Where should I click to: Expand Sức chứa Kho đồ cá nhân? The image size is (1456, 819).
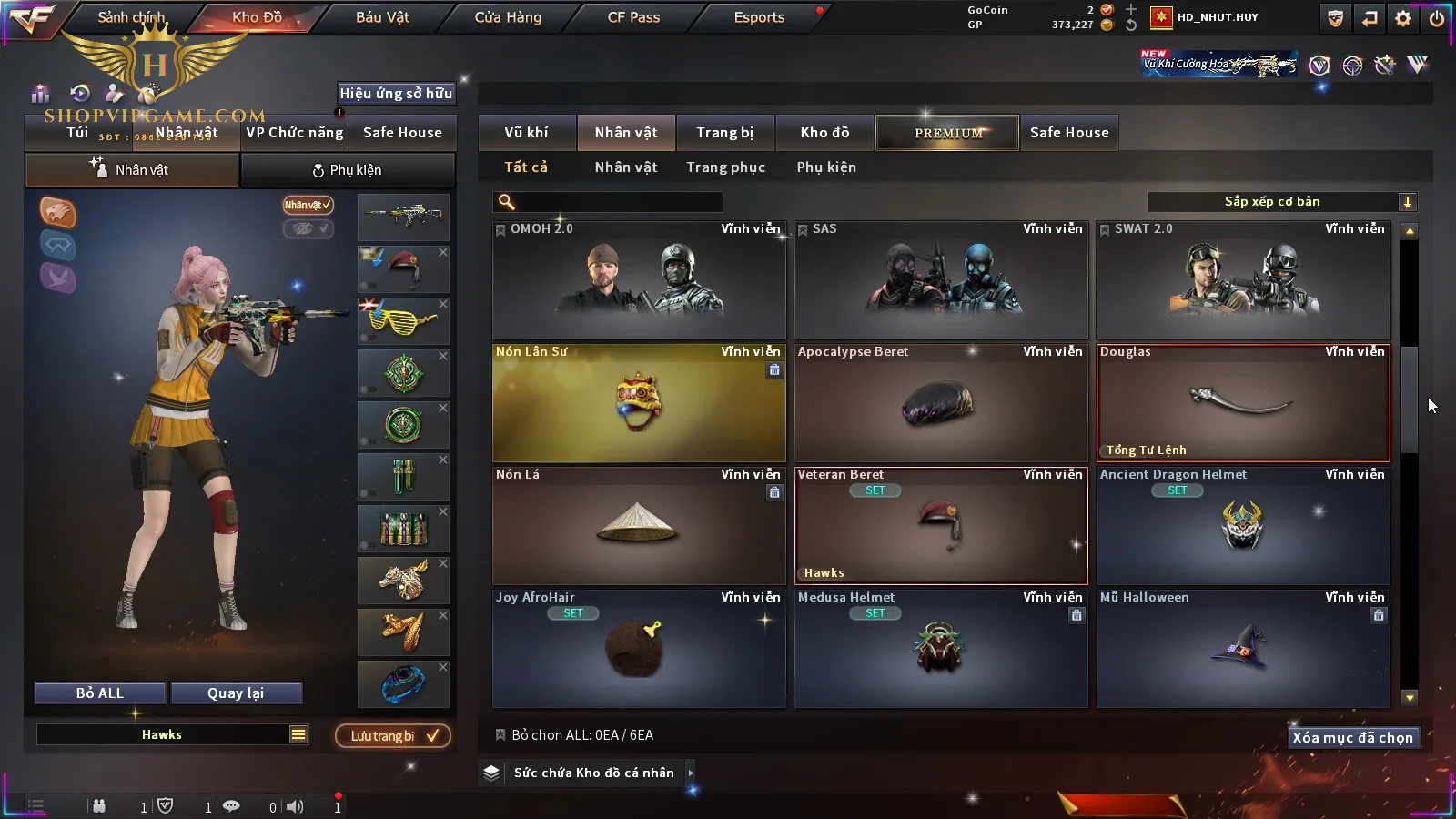pos(691,773)
